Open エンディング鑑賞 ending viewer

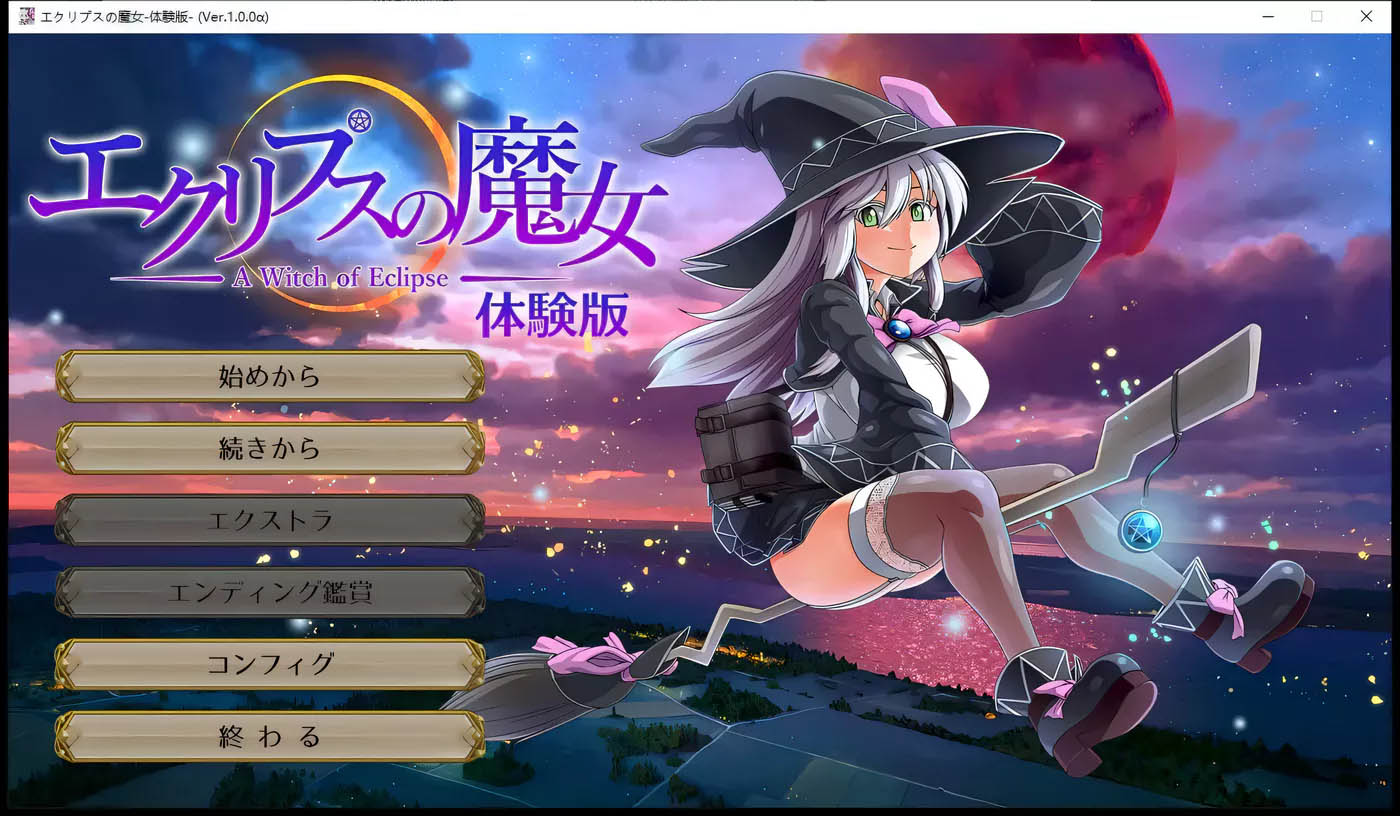(268, 593)
